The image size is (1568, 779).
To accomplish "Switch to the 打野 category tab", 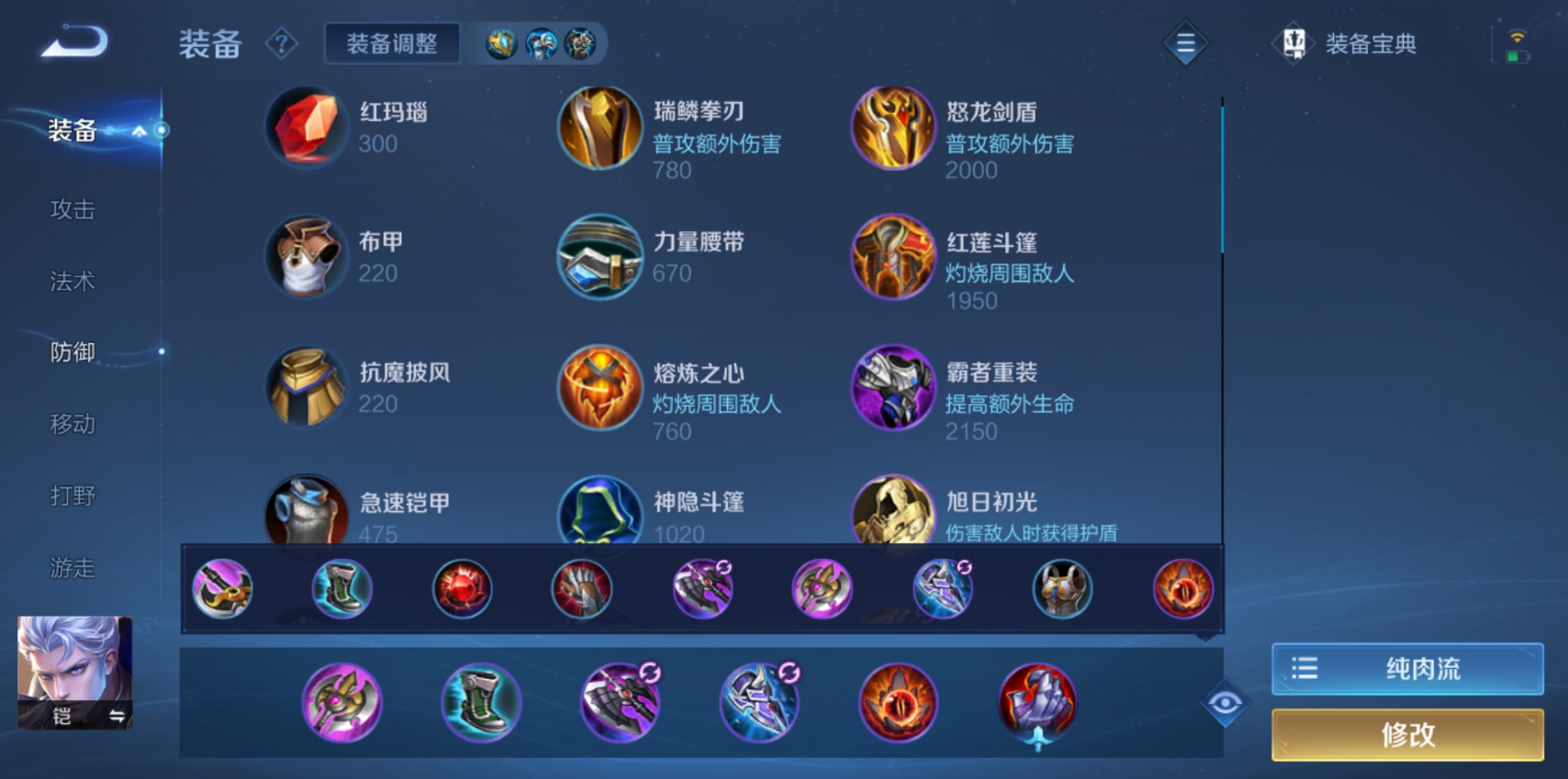I will click(72, 495).
